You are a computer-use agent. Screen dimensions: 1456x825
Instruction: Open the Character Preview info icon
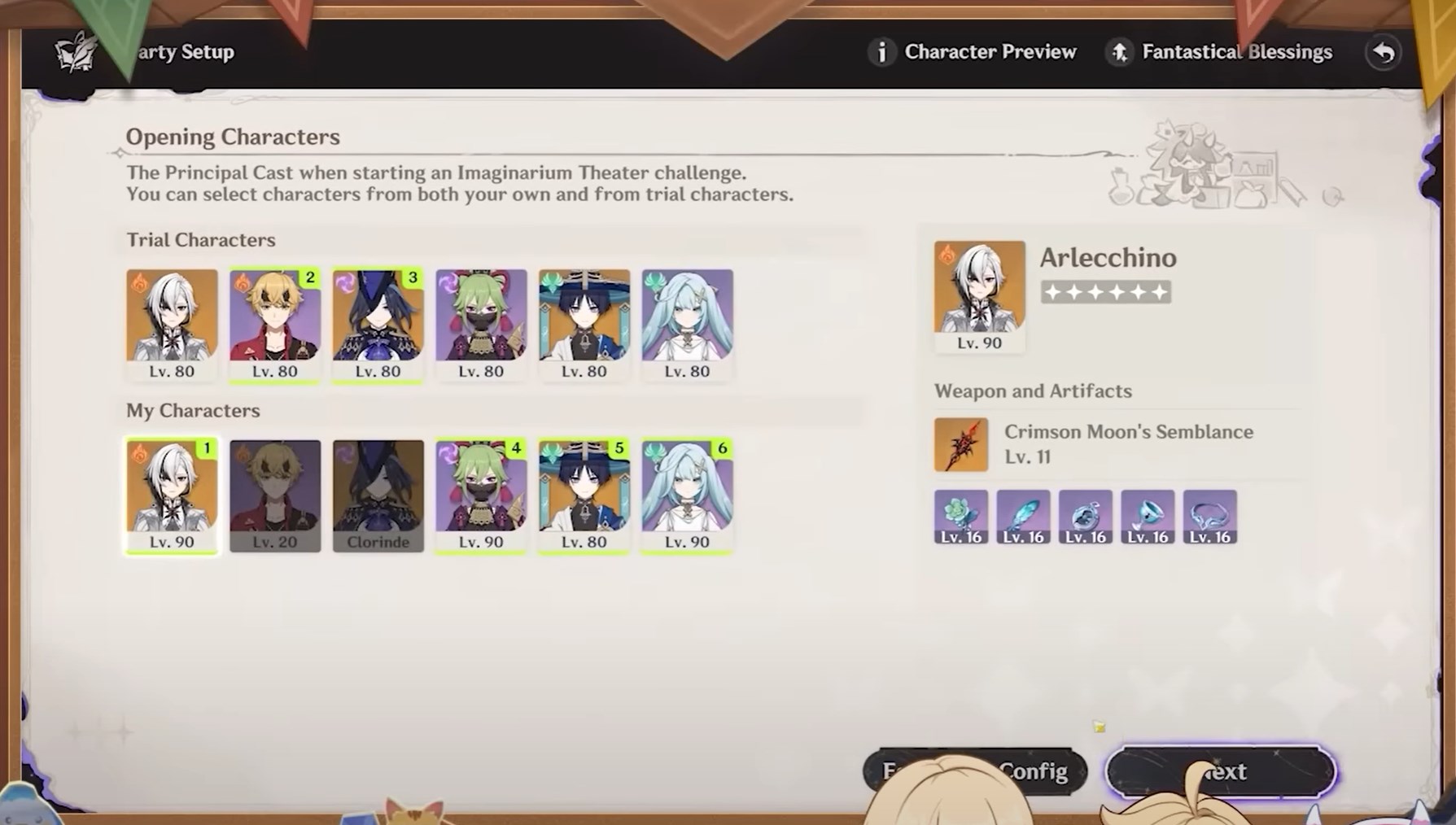tap(882, 51)
